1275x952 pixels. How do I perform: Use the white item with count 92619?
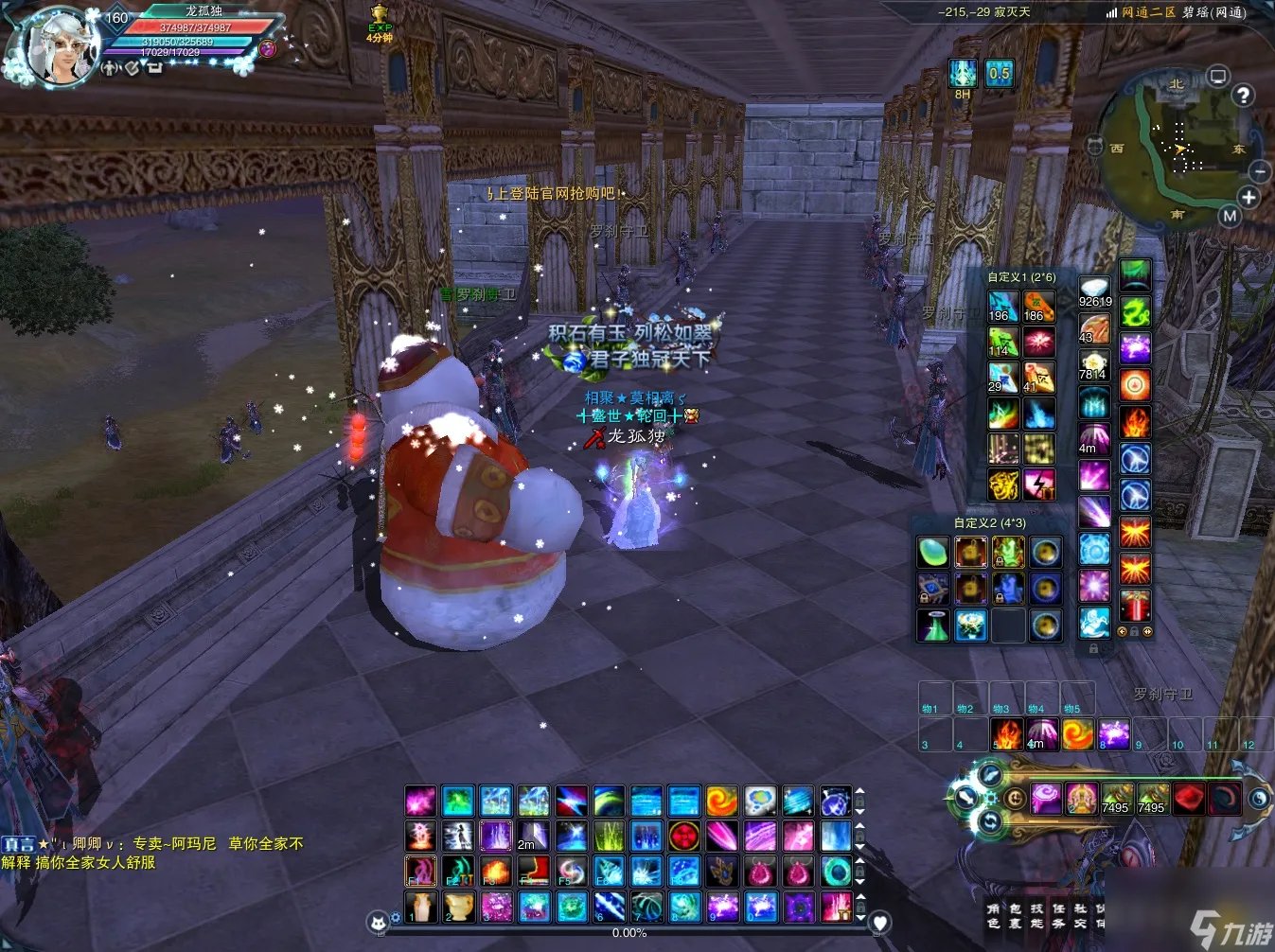[1095, 291]
